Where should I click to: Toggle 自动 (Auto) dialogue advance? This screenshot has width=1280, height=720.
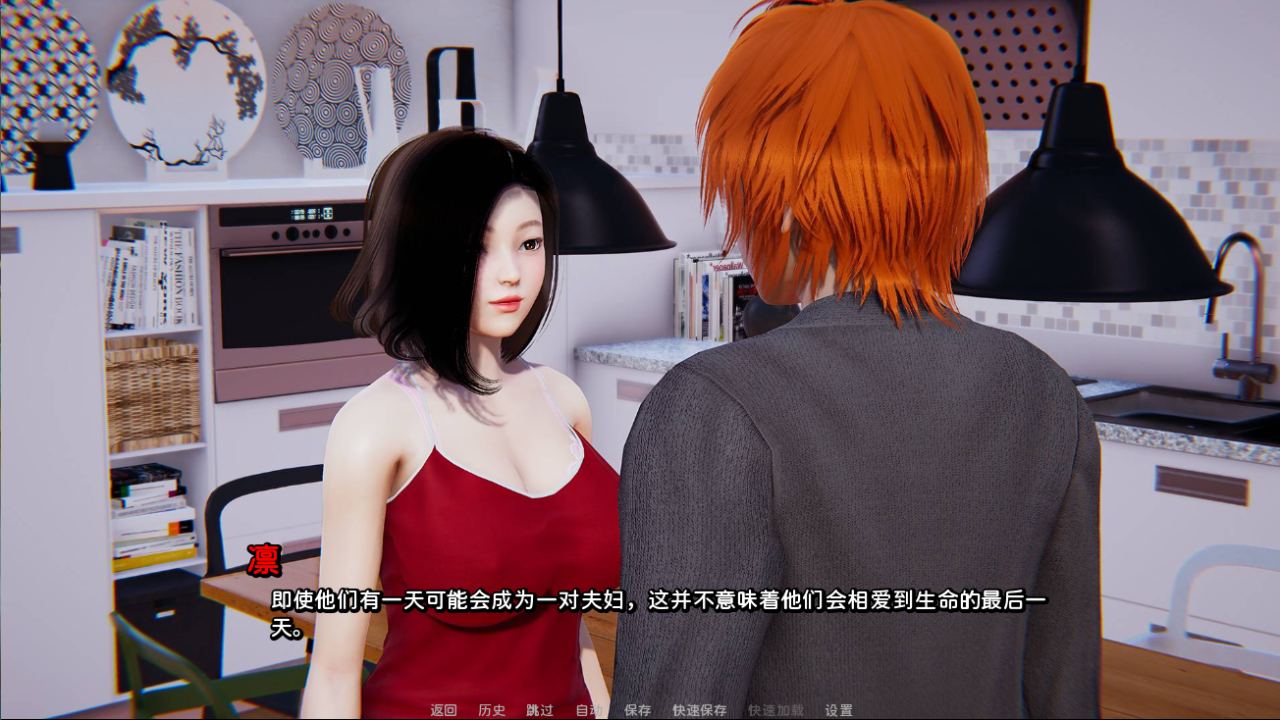tap(588, 710)
